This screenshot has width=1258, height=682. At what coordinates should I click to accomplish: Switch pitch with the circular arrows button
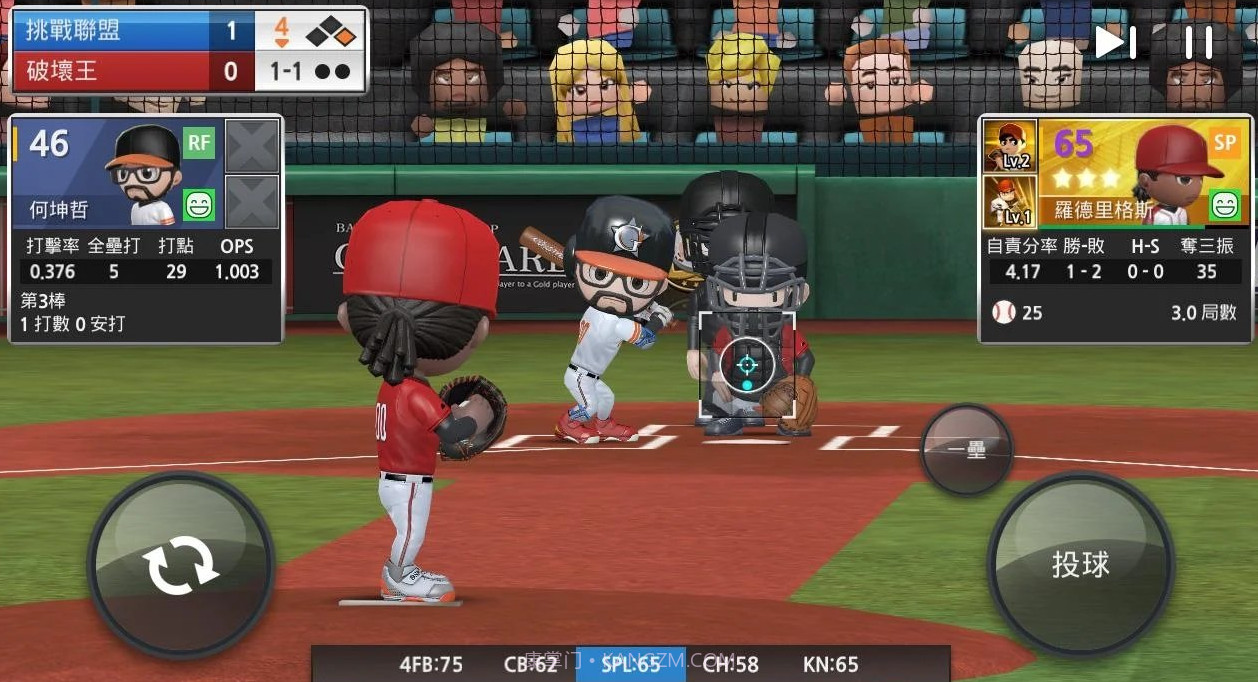click(180, 565)
